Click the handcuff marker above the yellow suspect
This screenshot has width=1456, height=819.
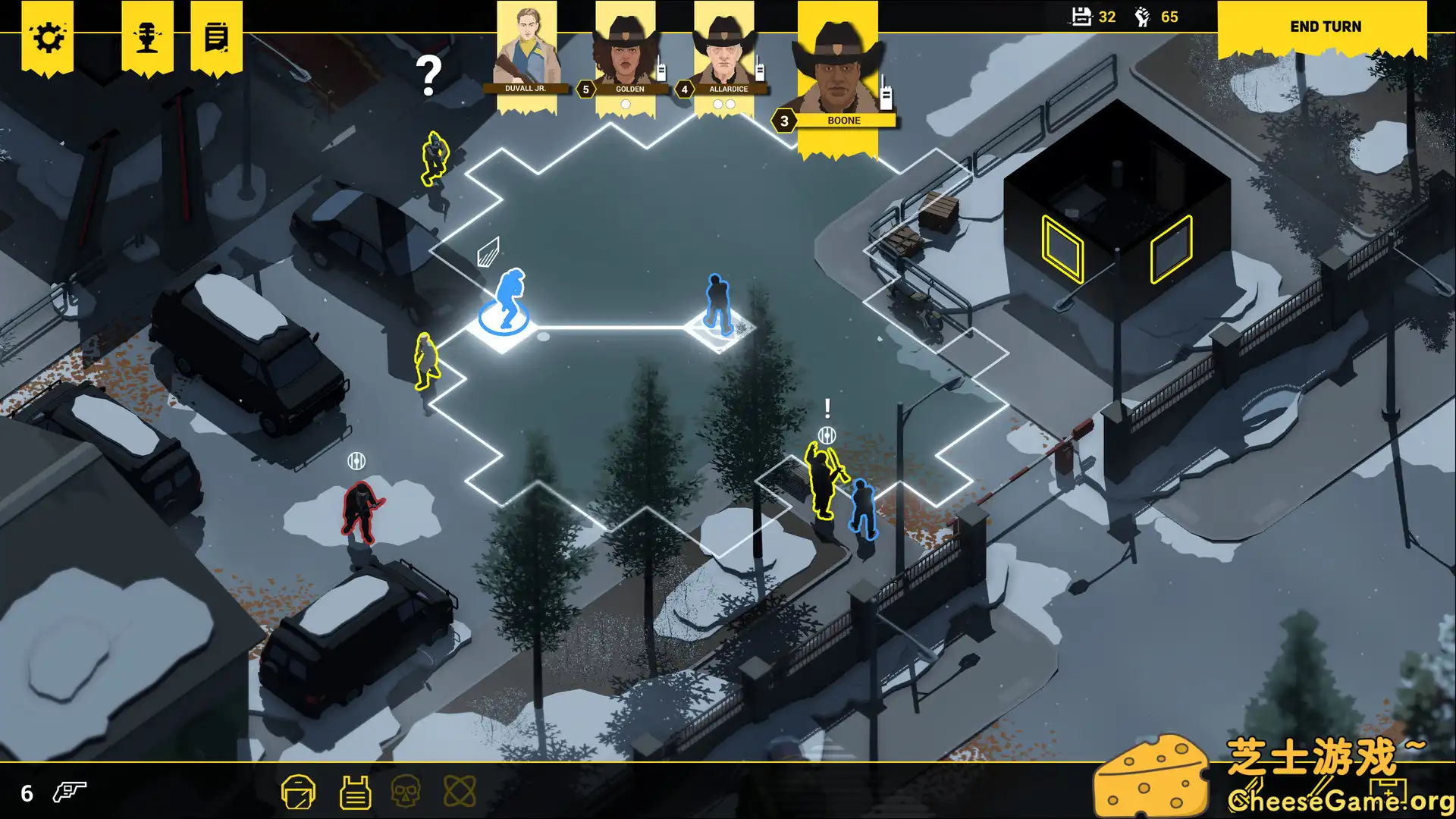[827, 435]
